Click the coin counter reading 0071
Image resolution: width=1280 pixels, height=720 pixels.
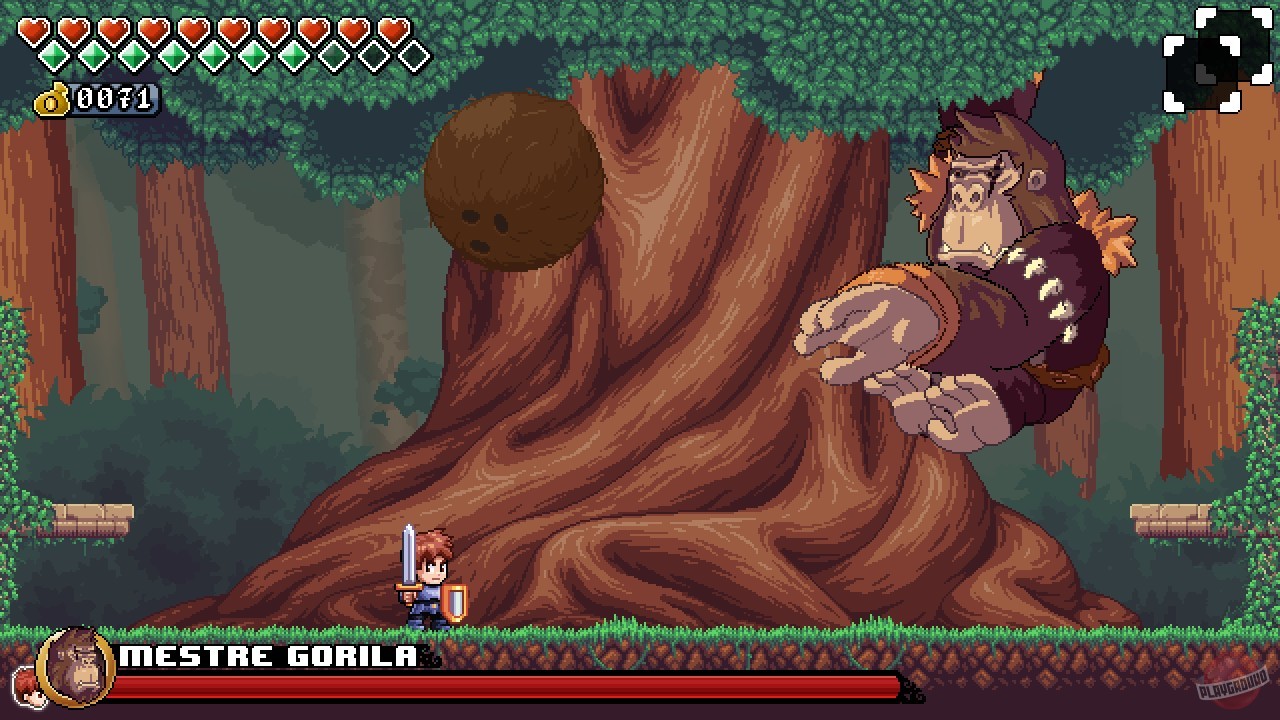pyautogui.click(x=115, y=99)
